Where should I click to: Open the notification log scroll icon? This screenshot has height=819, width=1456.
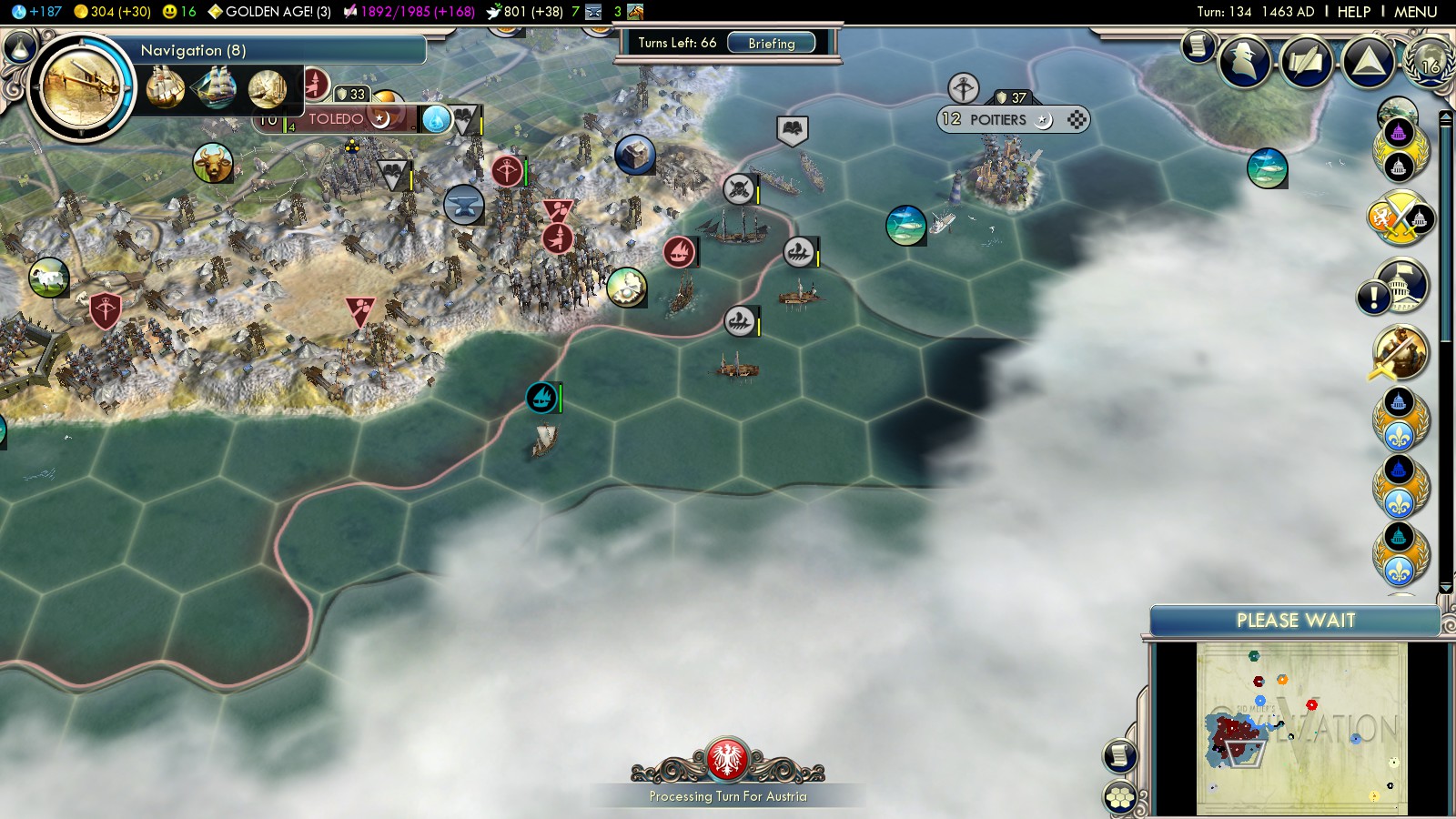pos(1198,45)
